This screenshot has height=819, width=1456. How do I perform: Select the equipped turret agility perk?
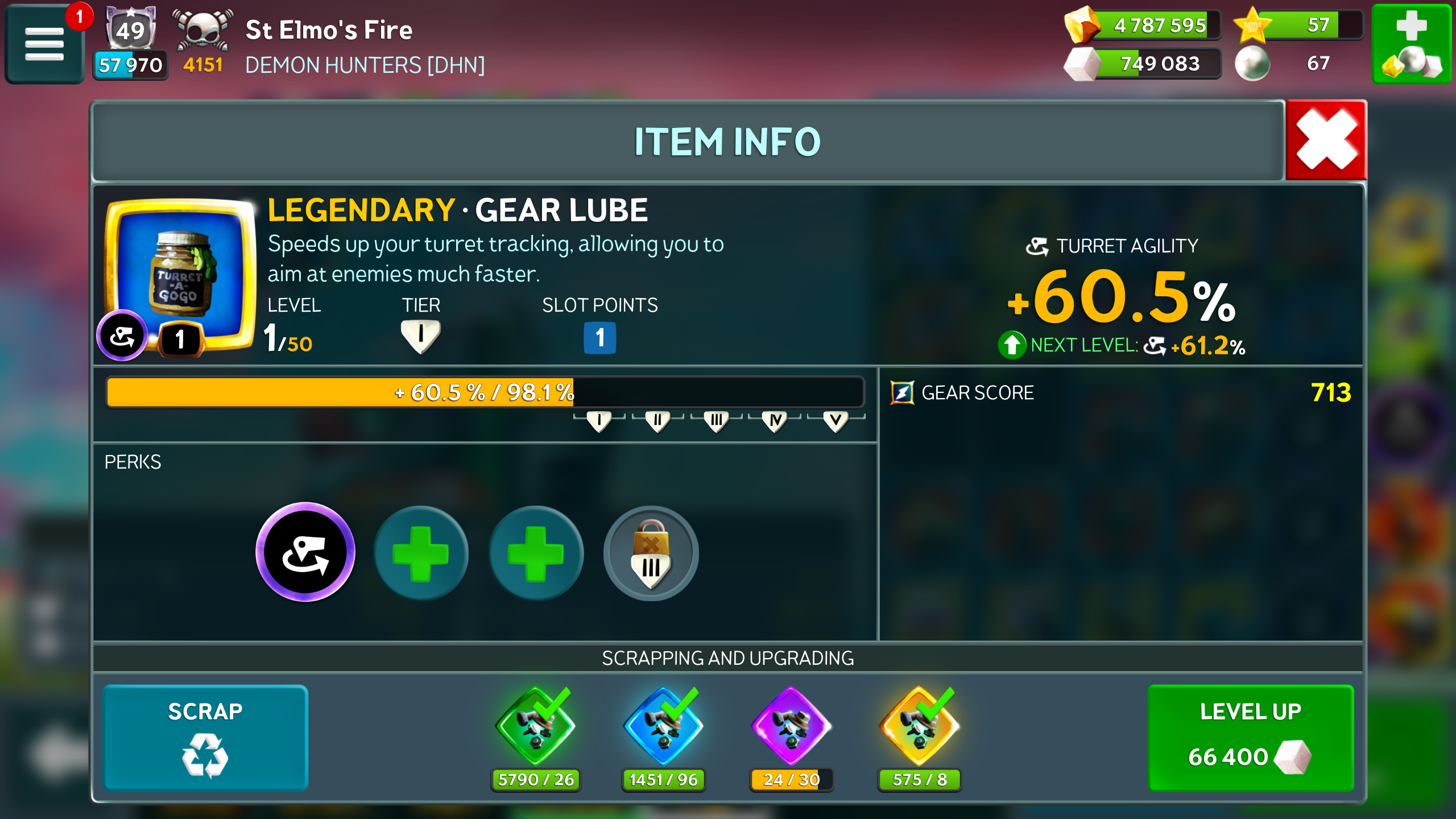point(305,552)
